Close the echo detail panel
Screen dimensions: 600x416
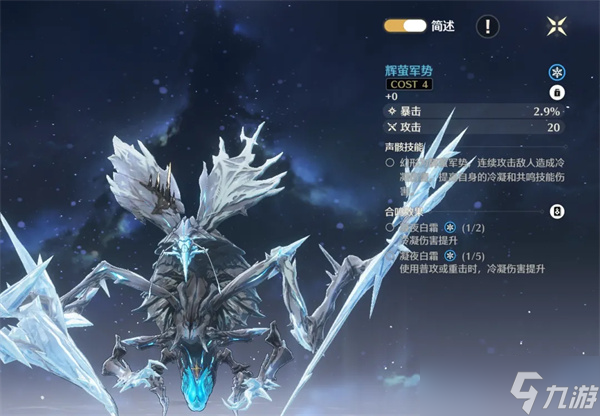[557, 26]
